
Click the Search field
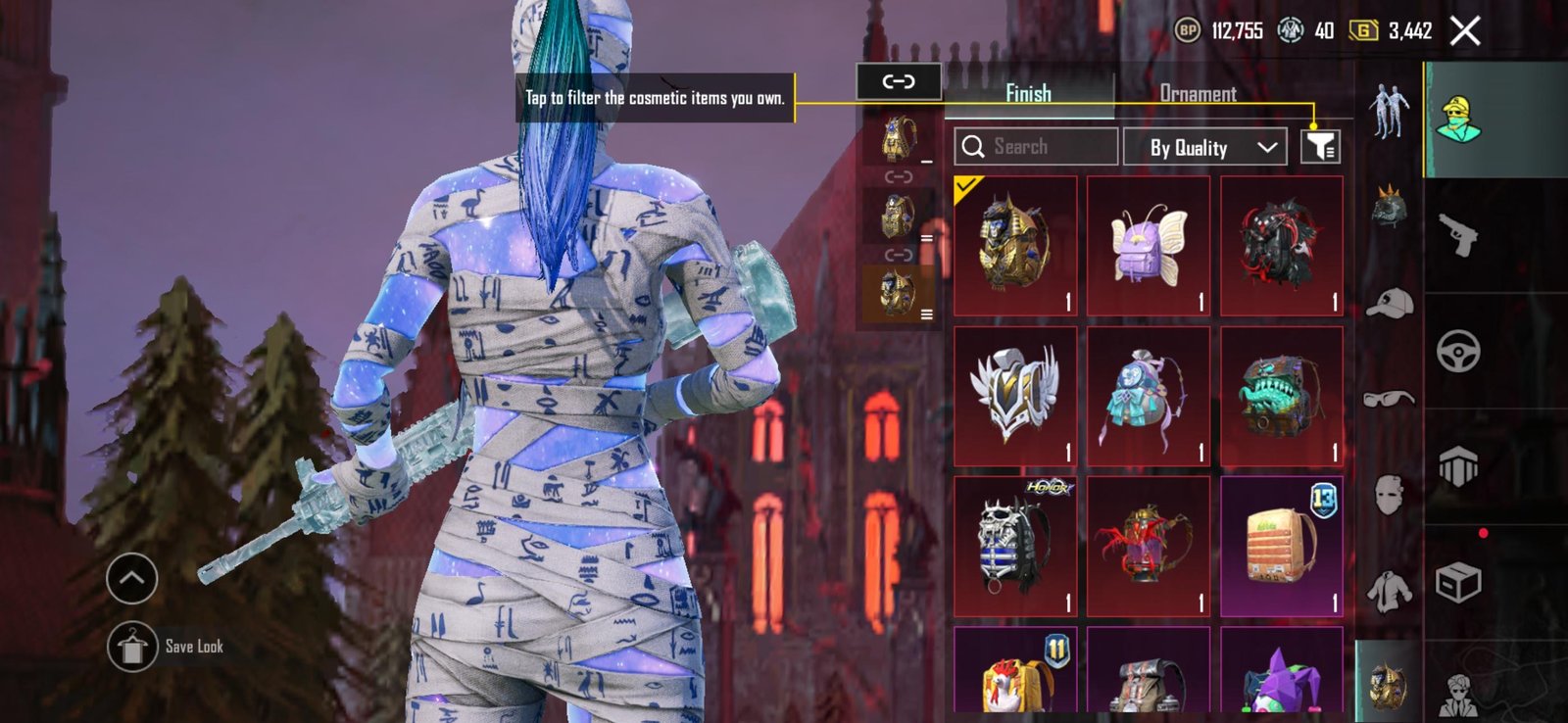[1036, 147]
